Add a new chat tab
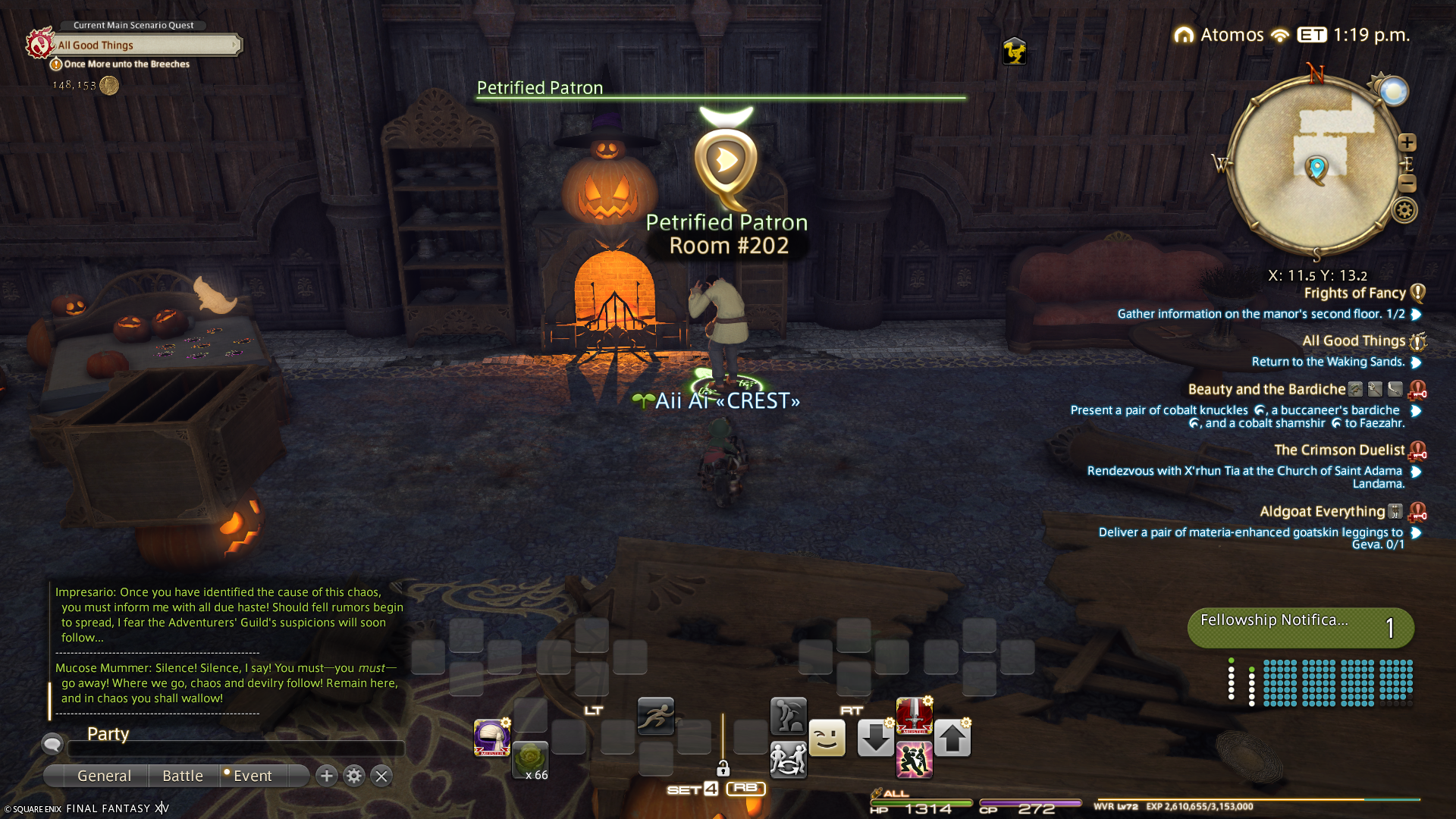The height and width of the screenshot is (819, 1456). pyautogui.click(x=327, y=776)
